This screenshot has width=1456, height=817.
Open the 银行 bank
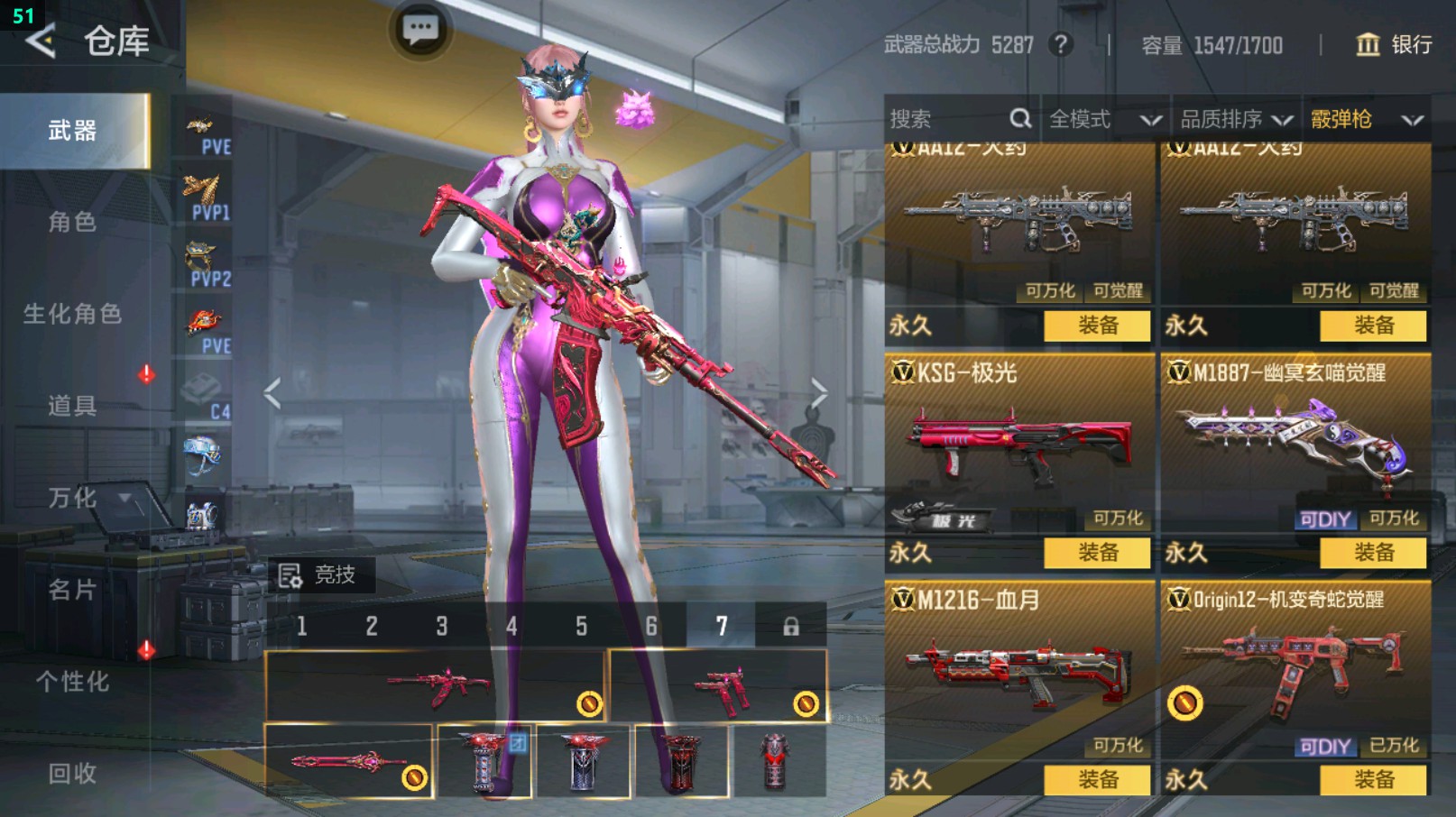1394,44
